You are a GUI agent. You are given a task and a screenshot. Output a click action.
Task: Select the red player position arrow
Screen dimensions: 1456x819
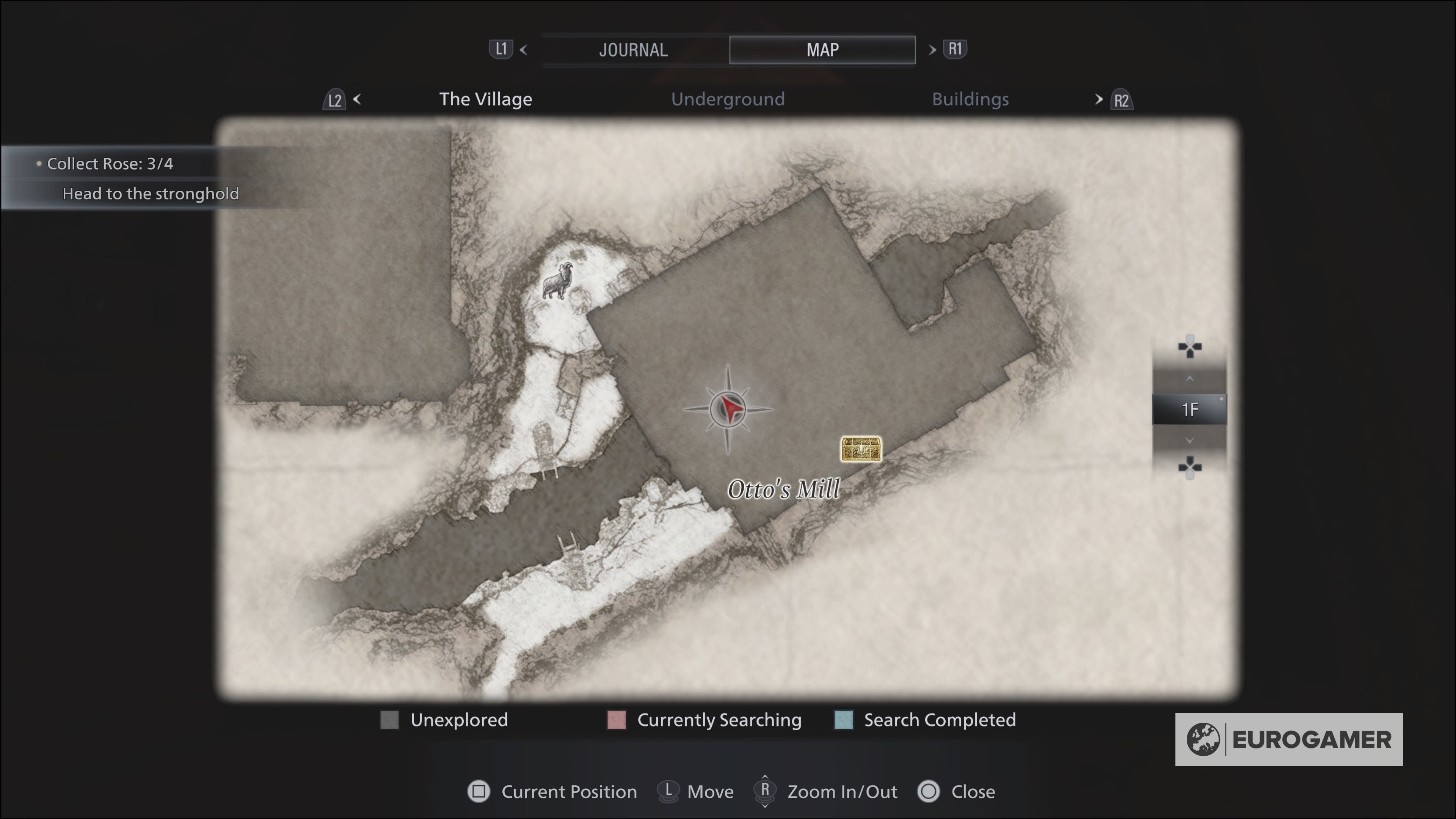tap(729, 409)
